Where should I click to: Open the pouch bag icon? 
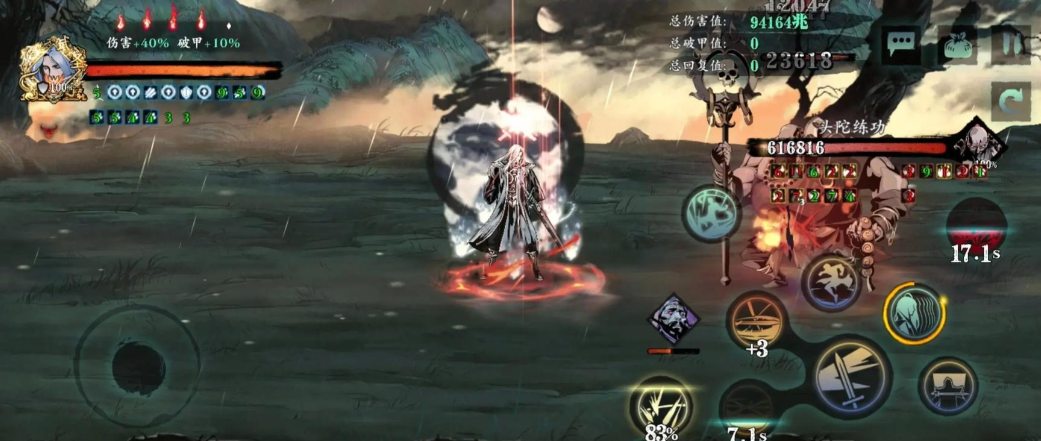pos(957,46)
